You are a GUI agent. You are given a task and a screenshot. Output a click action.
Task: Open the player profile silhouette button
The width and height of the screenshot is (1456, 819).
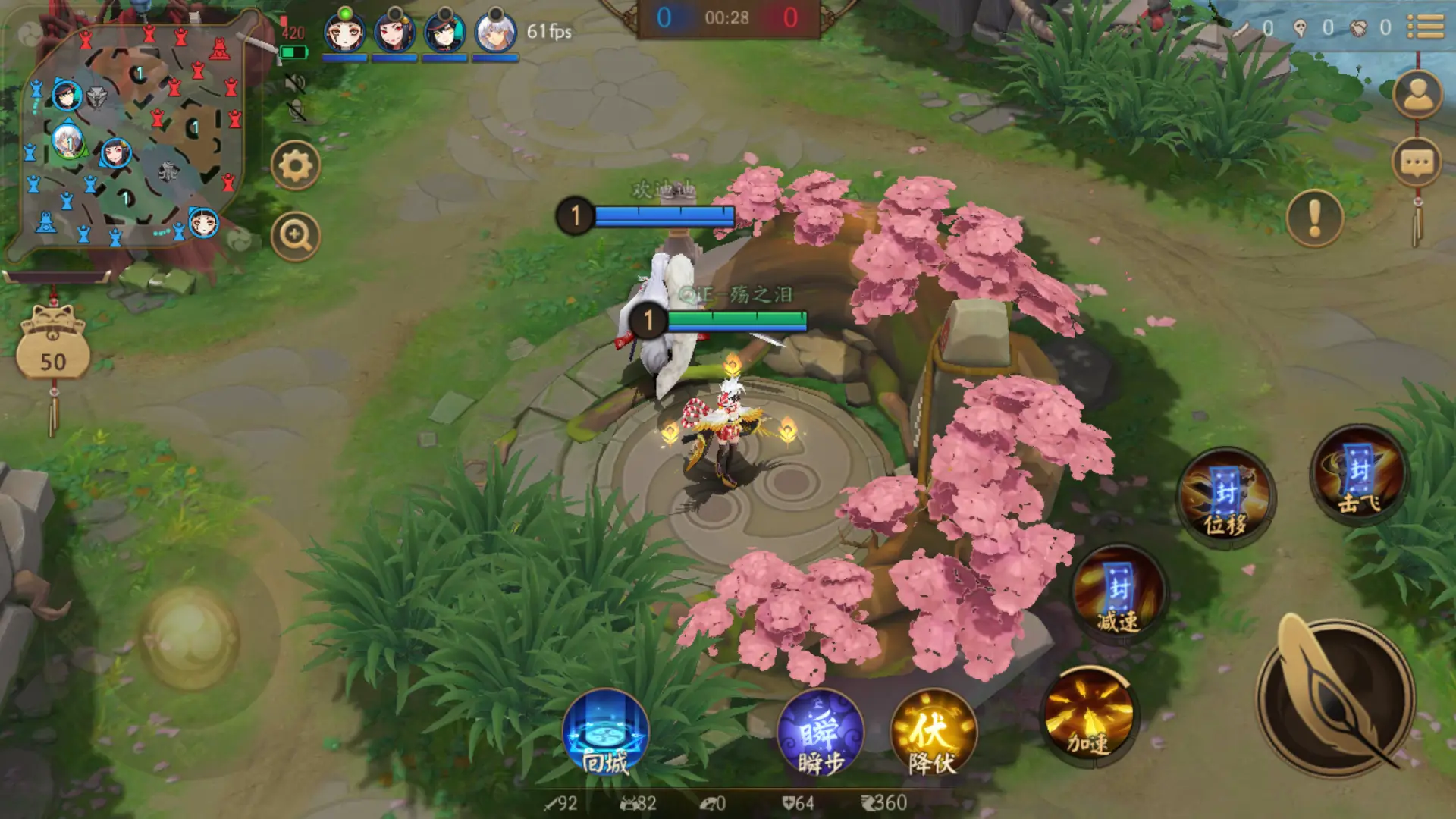[x=1417, y=94]
